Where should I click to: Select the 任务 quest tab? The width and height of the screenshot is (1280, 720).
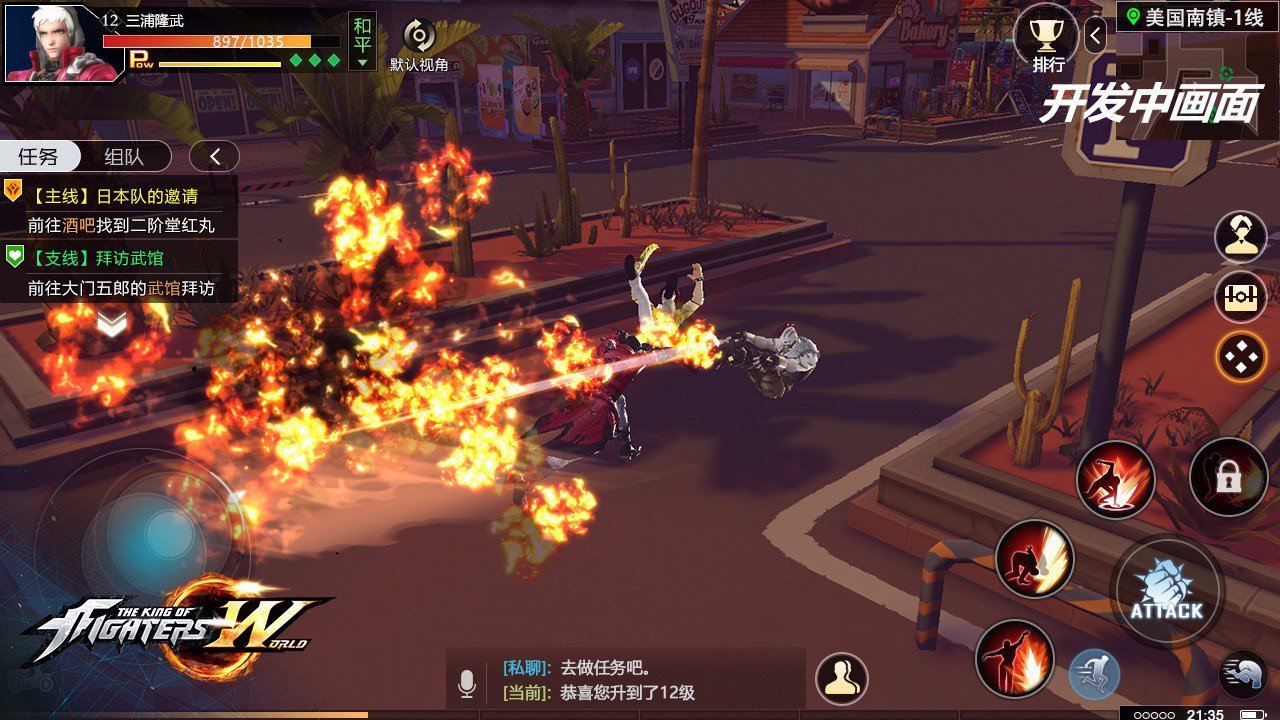click(38, 156)
